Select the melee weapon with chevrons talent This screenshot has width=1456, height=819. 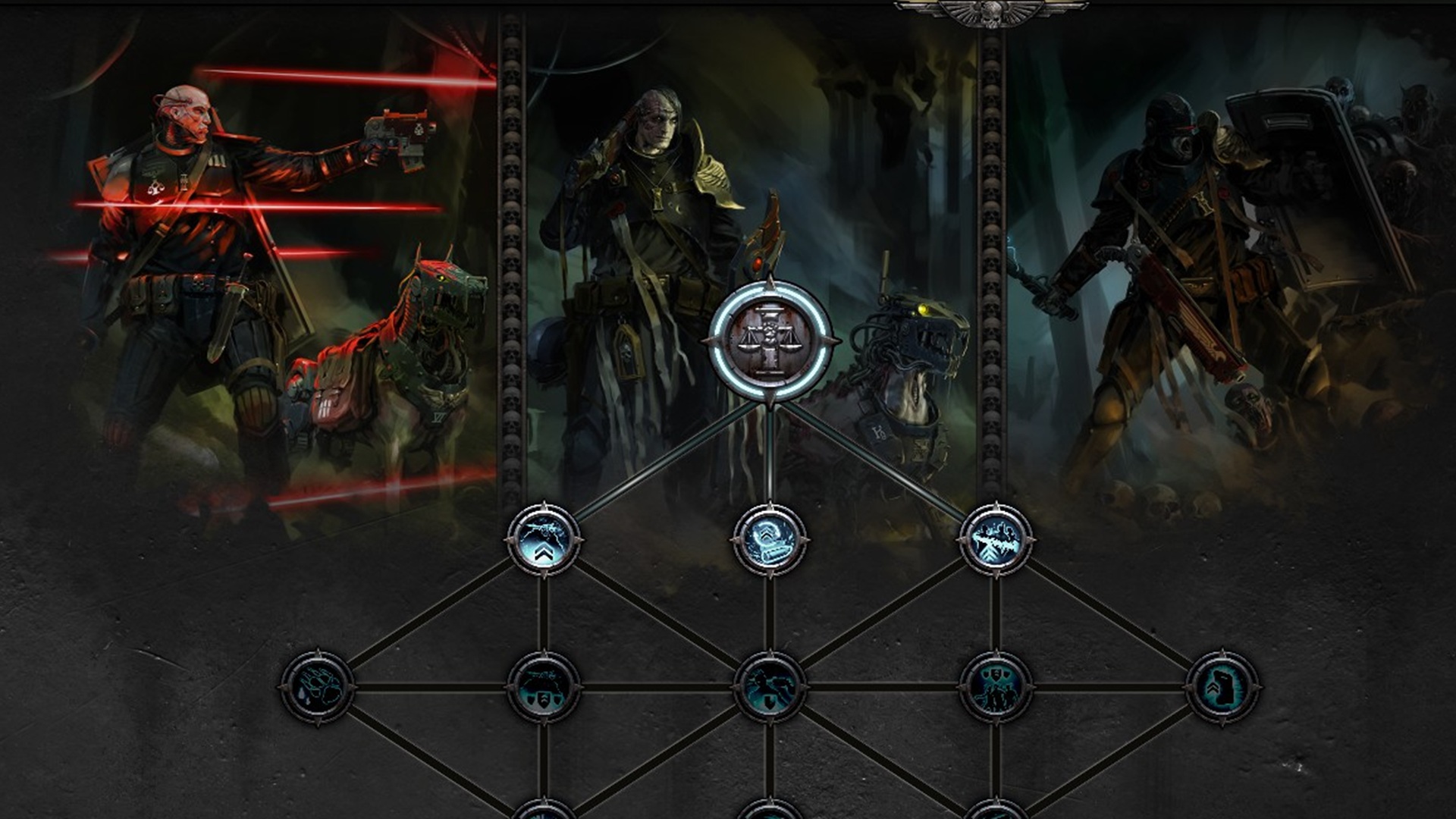996,539
